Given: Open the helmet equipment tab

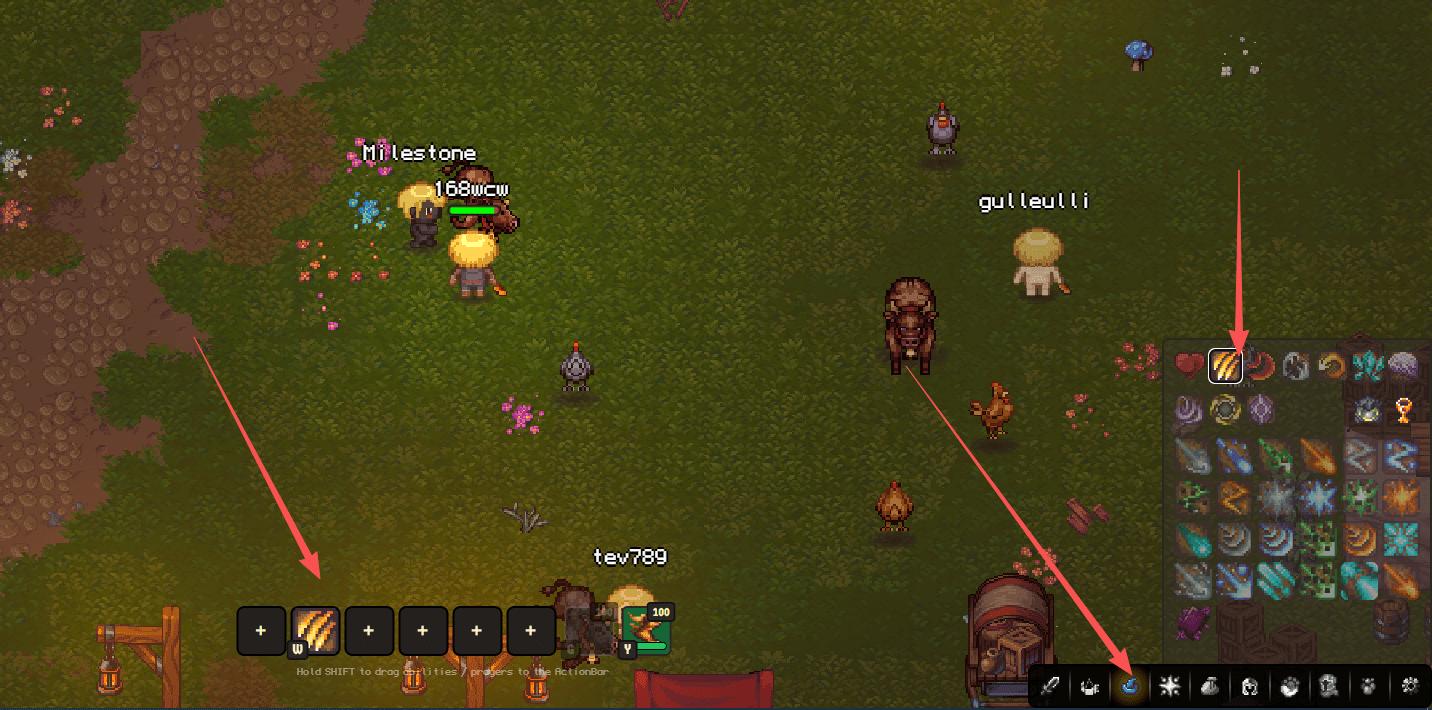Looking at the screenshot, I should pyautogui.click(x=1249, y=686).
